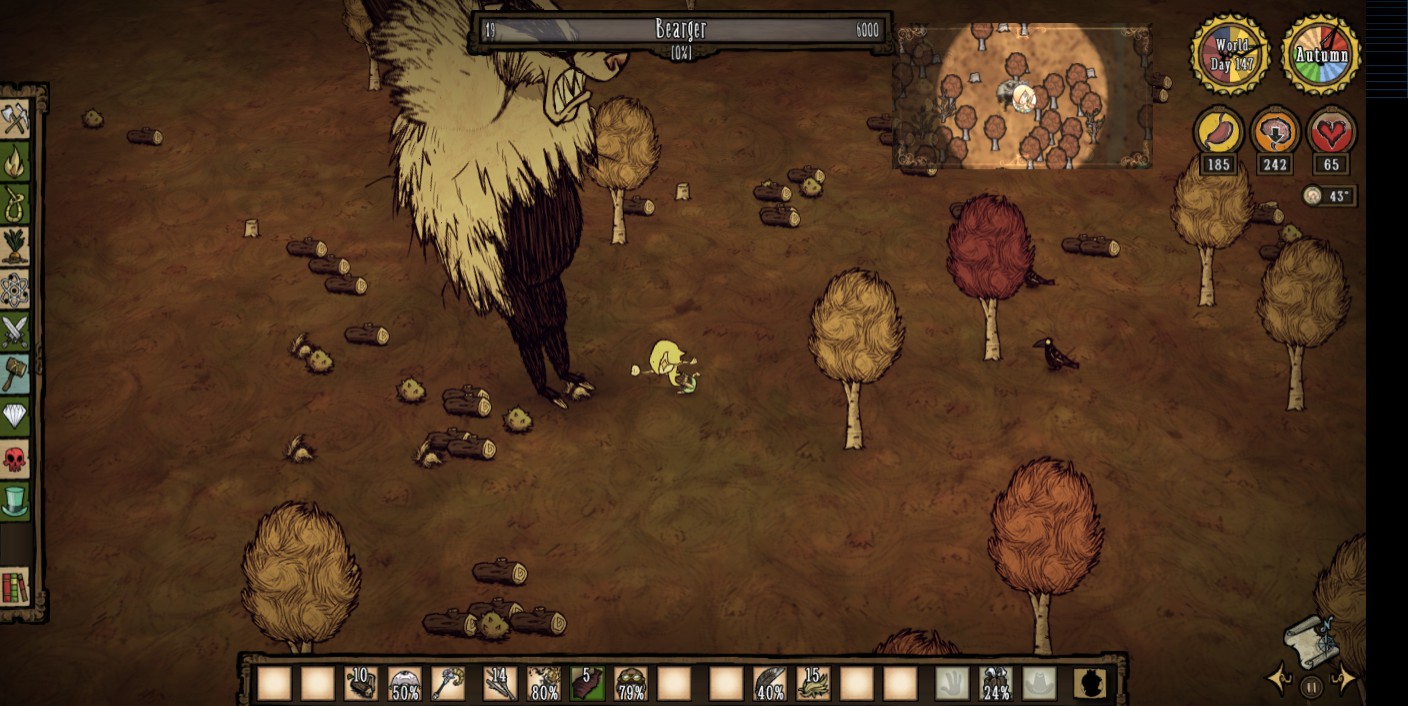Rotate the camera left

pos(1279,680)
